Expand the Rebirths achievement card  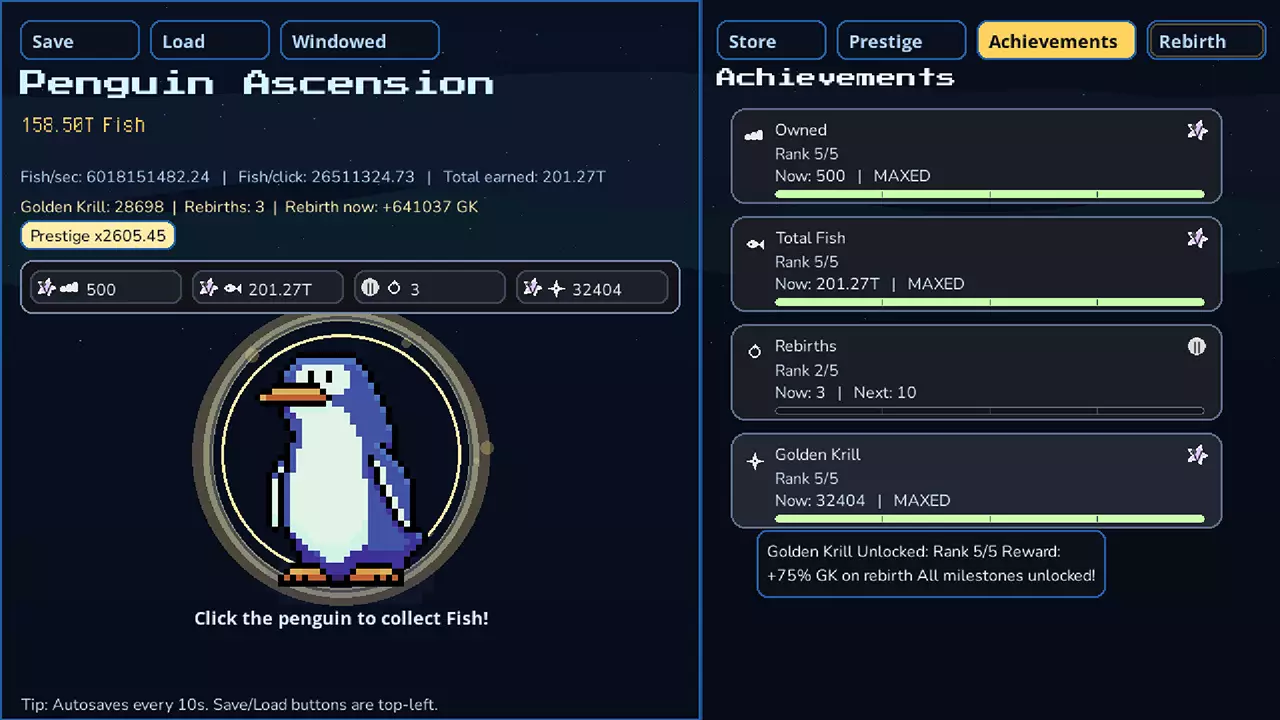pyautogui.click(x=975, y=372)
